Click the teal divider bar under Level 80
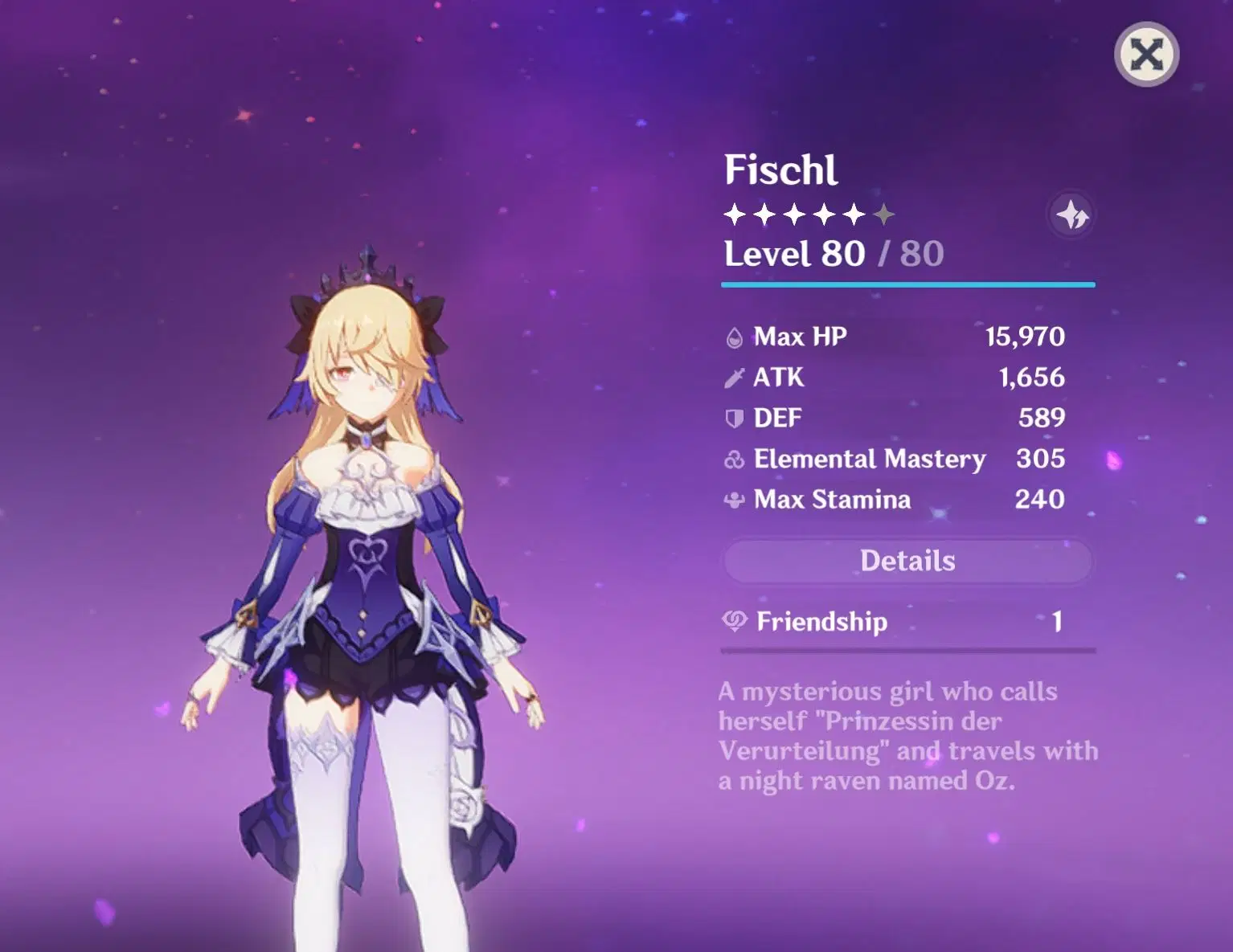This screenshot has width=1233, height=952. pyautogui.click(x=908, y=284)
